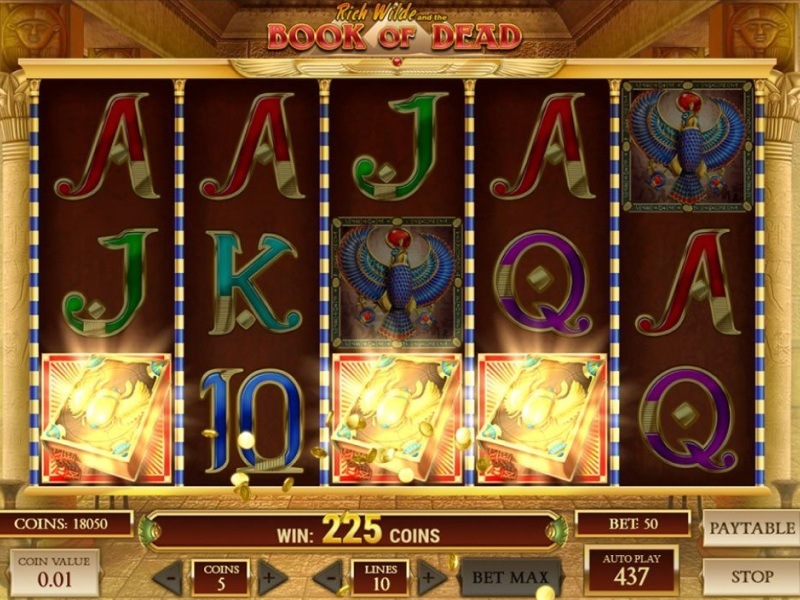The image size is (800, 600).
Task: Hit the Bet Max button
Action: [510, 577]
